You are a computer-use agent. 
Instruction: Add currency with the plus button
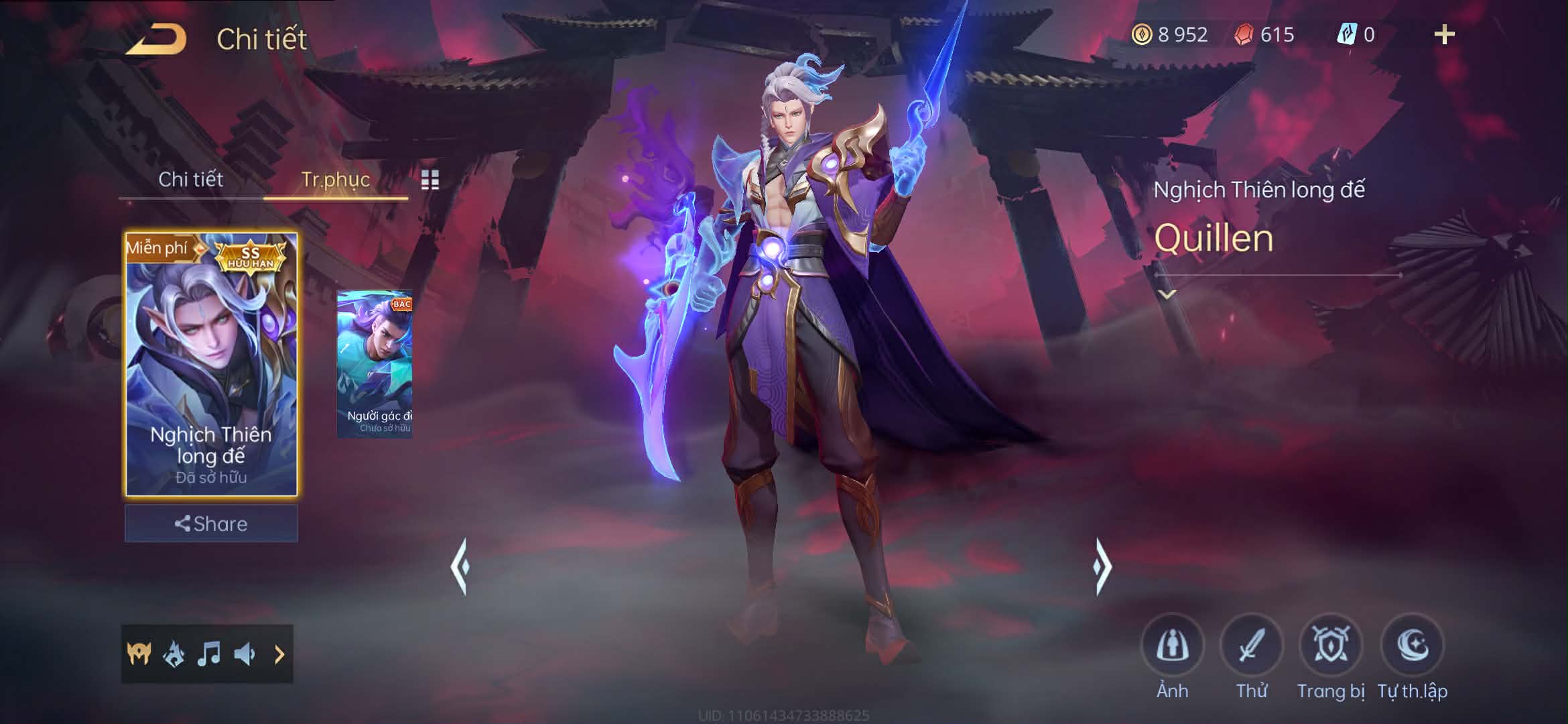(1444, 35)
